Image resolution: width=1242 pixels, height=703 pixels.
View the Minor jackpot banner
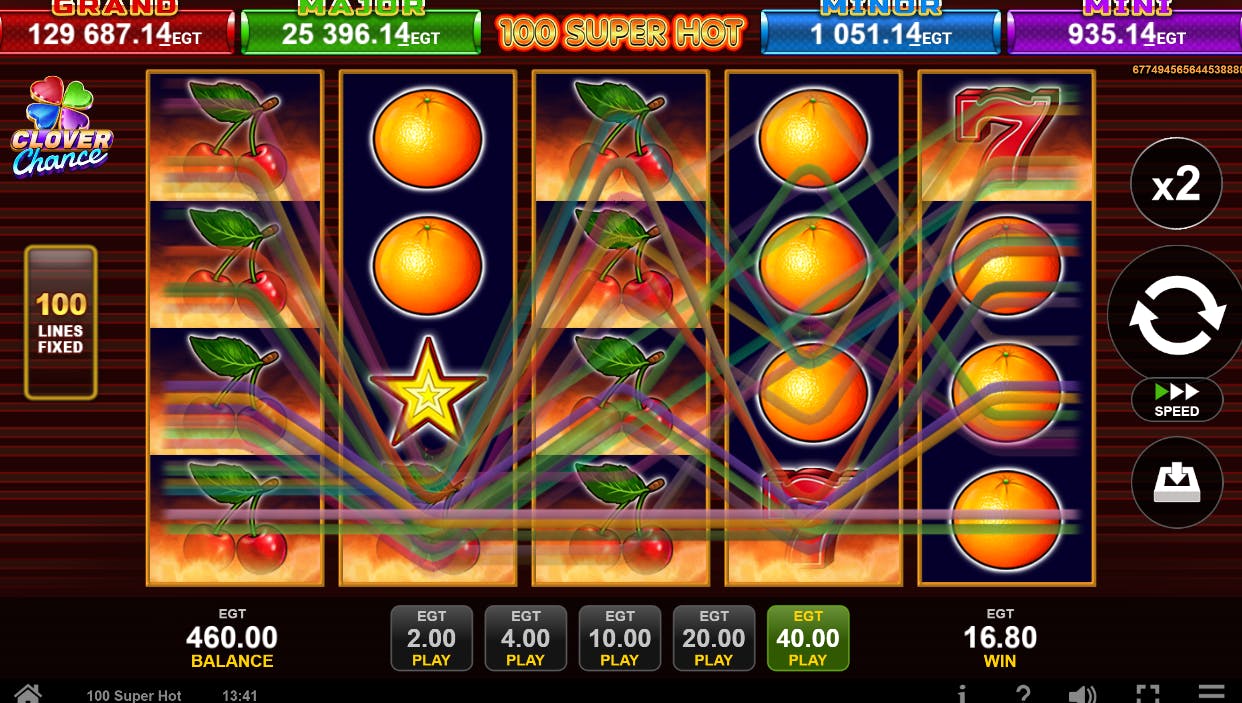point(880,30)
